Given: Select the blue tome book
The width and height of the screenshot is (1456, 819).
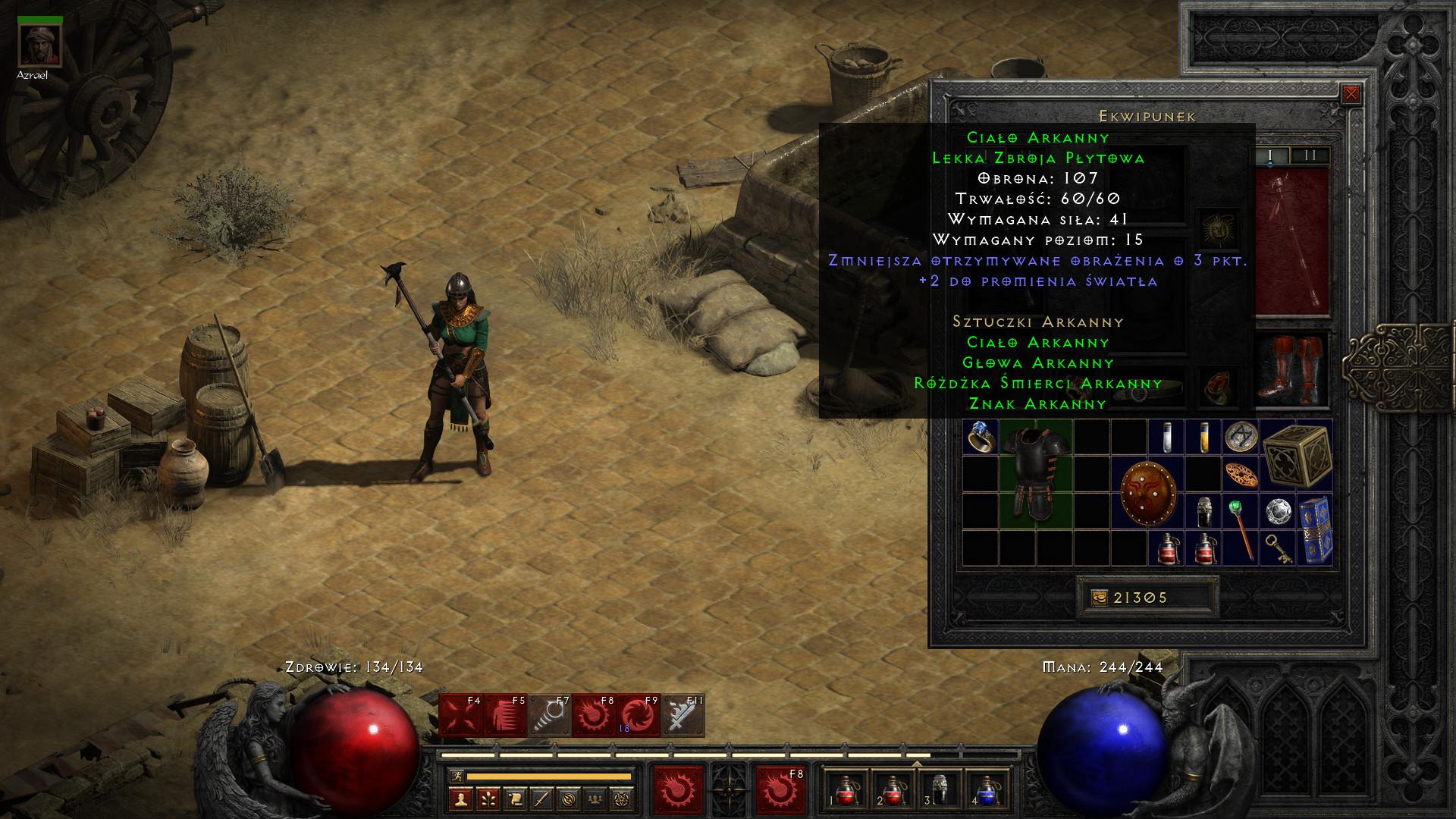Looking at the screenshot, I should pos(1315,530).
